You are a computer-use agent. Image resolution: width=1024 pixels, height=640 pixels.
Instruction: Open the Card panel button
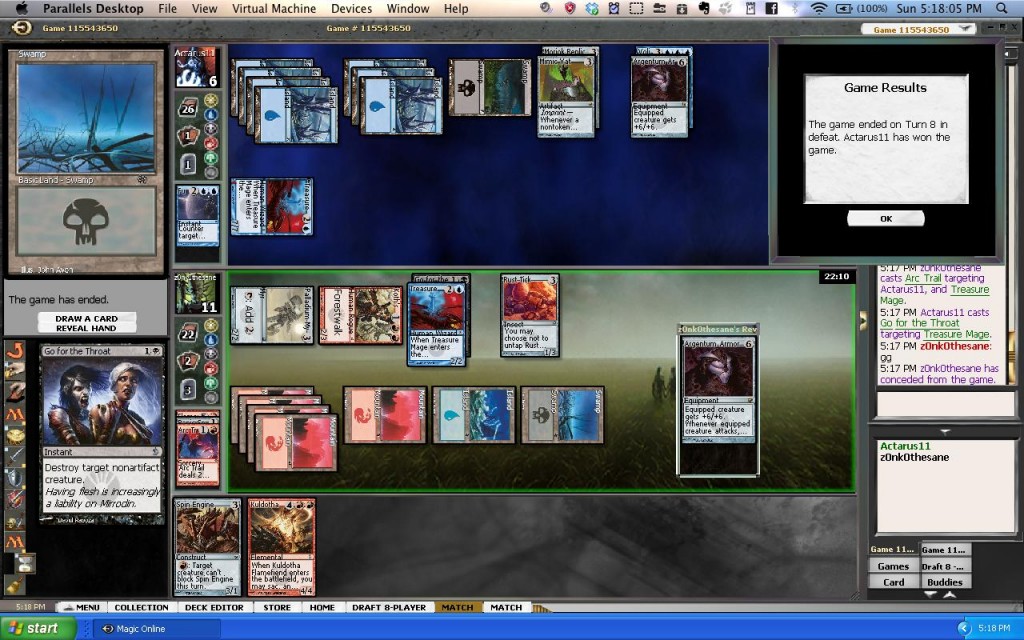pos(893,581)
